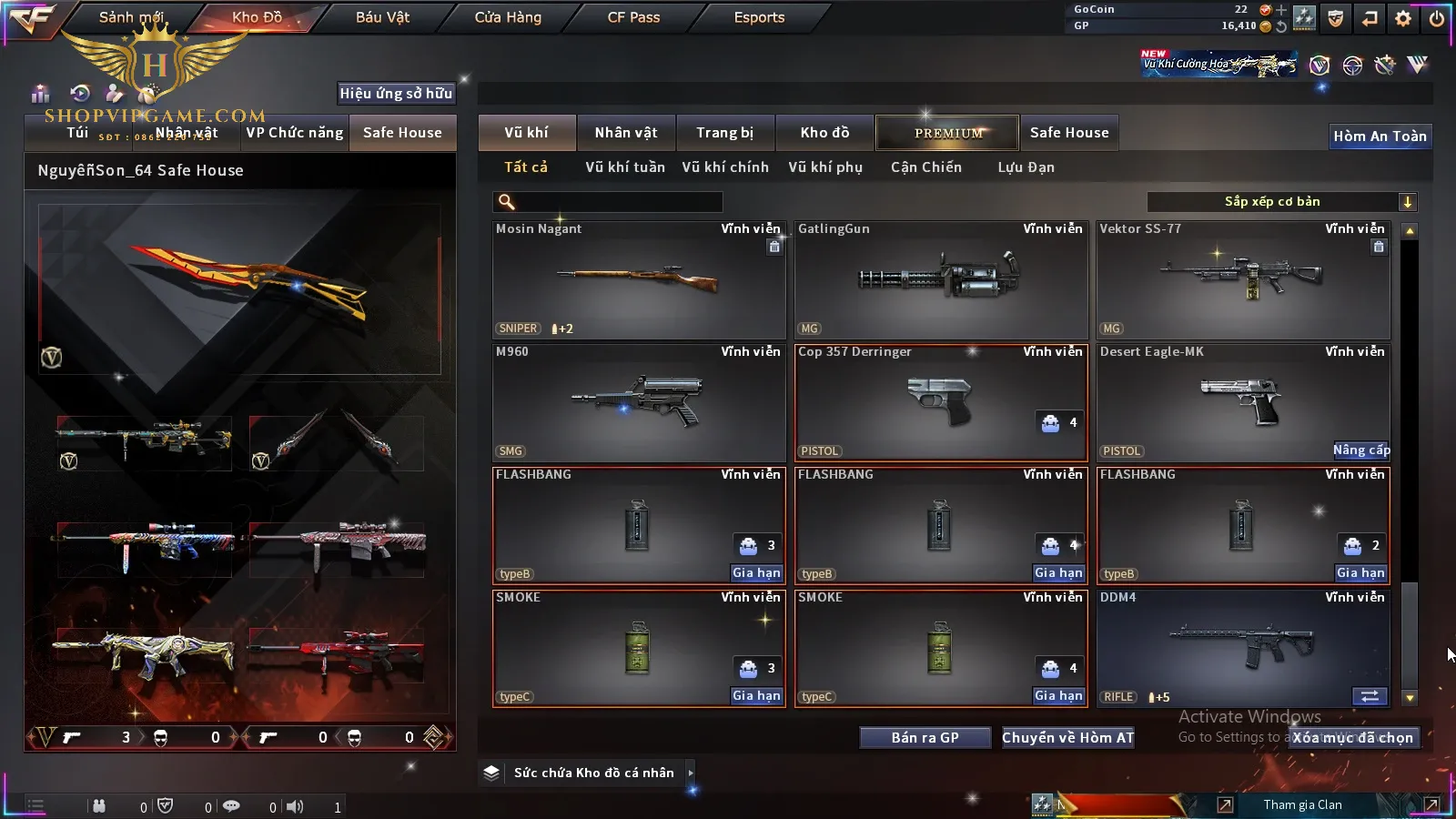Image resolution: width=1456 pixels, height=819 pixels.
Task: Choose the GatlingGun item
Action: 941,279
